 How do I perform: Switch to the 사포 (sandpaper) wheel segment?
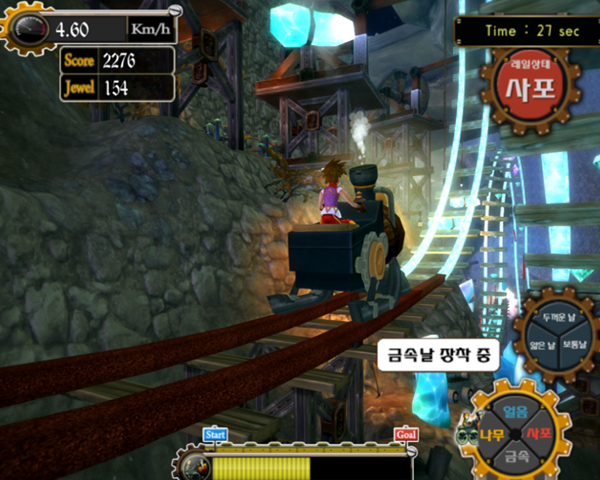540,435
